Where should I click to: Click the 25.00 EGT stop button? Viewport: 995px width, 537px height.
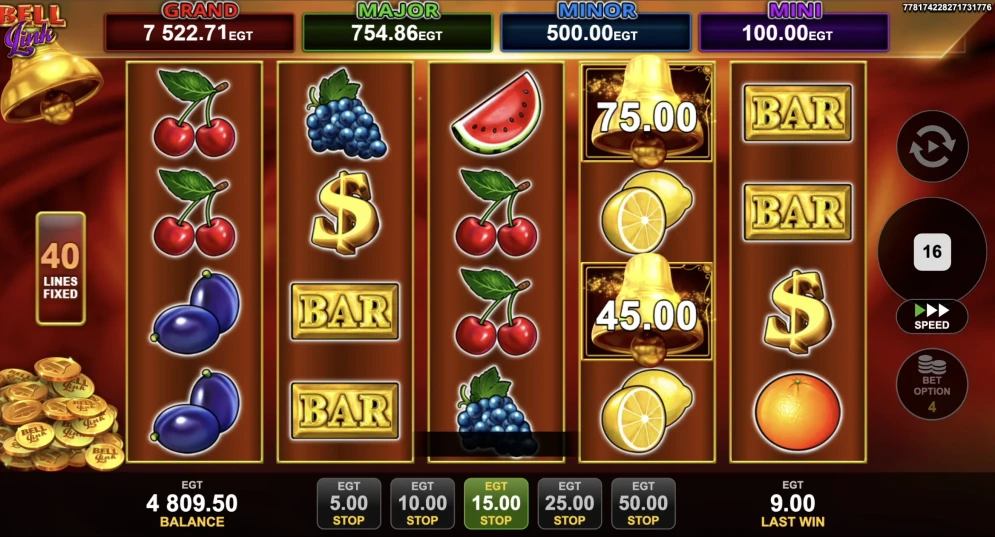pyautogui.click(x=570, y=503)
